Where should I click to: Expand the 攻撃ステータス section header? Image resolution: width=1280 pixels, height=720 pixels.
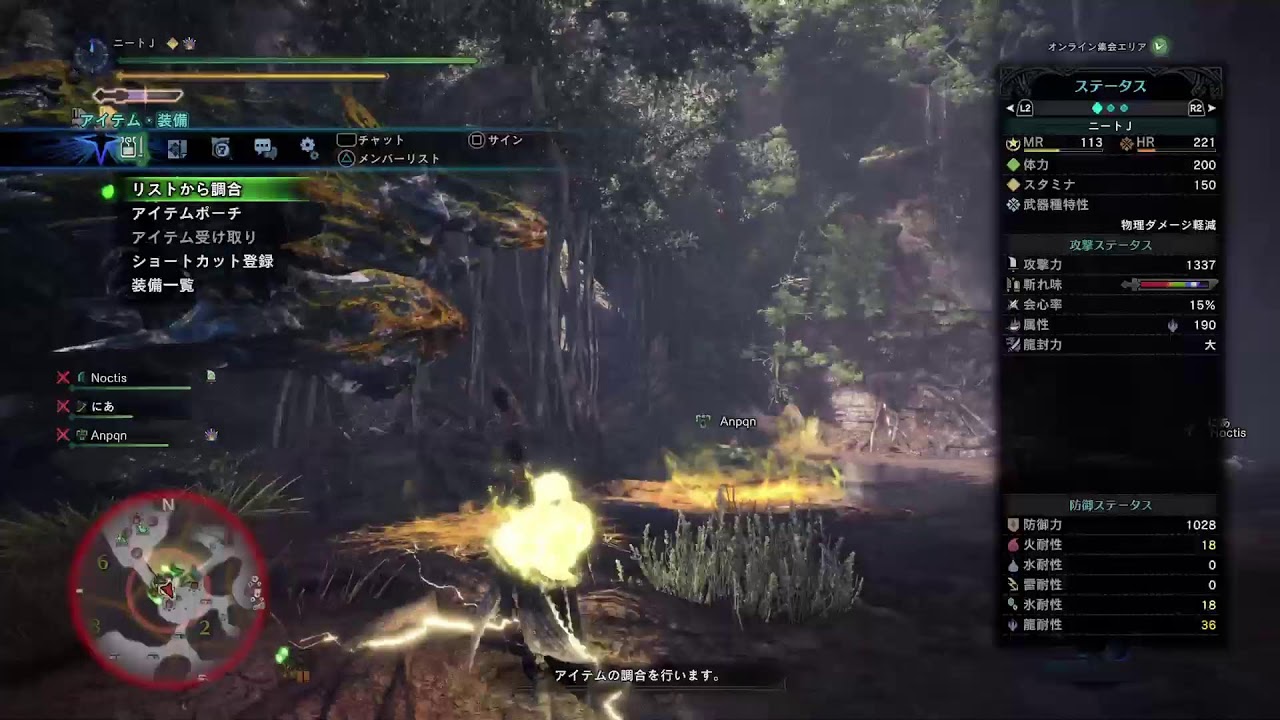[x=1112, y=245]
